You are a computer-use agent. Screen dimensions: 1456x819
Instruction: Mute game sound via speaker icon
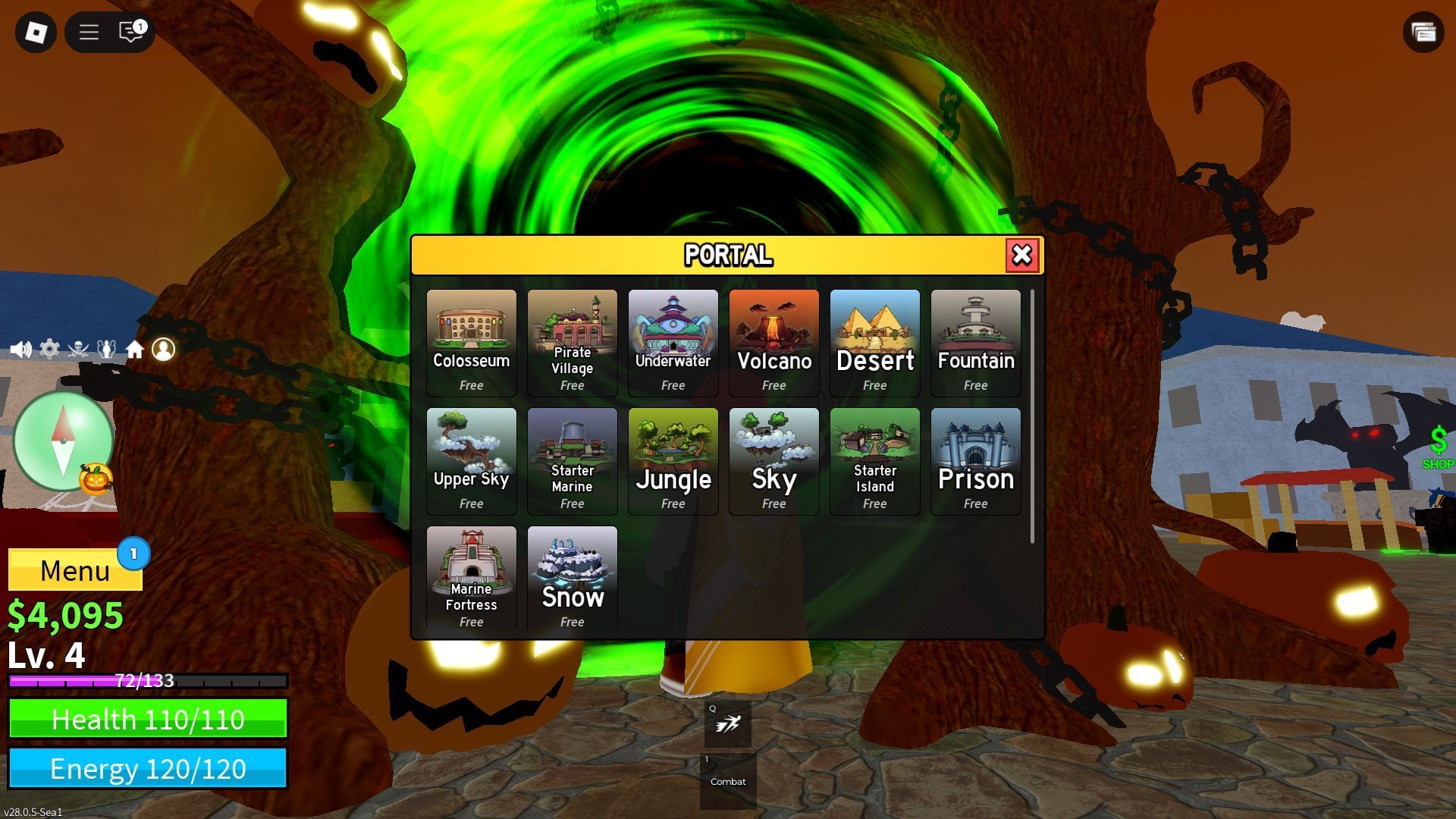[20, 350]
